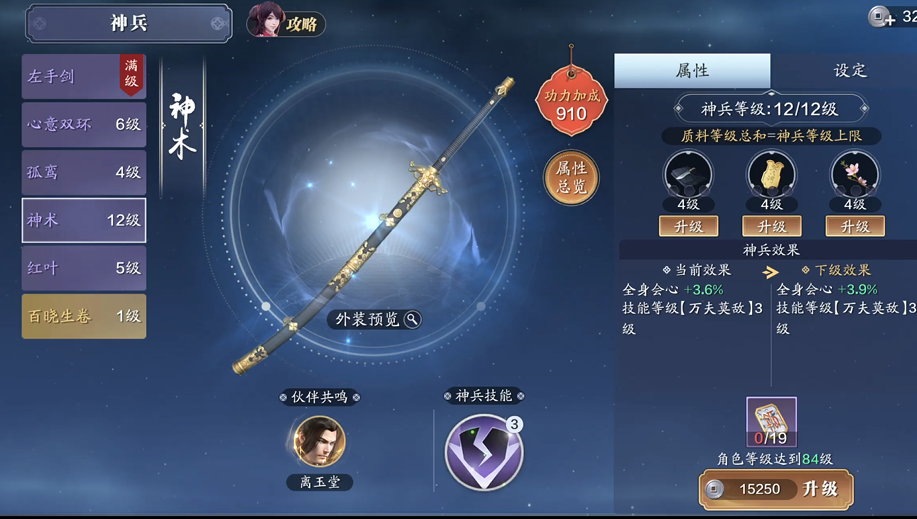Image resolution: width=917 pixels, height=519 pixels.
Task: Switch to the 属性 tab
Action: click(x=692, y=71)
